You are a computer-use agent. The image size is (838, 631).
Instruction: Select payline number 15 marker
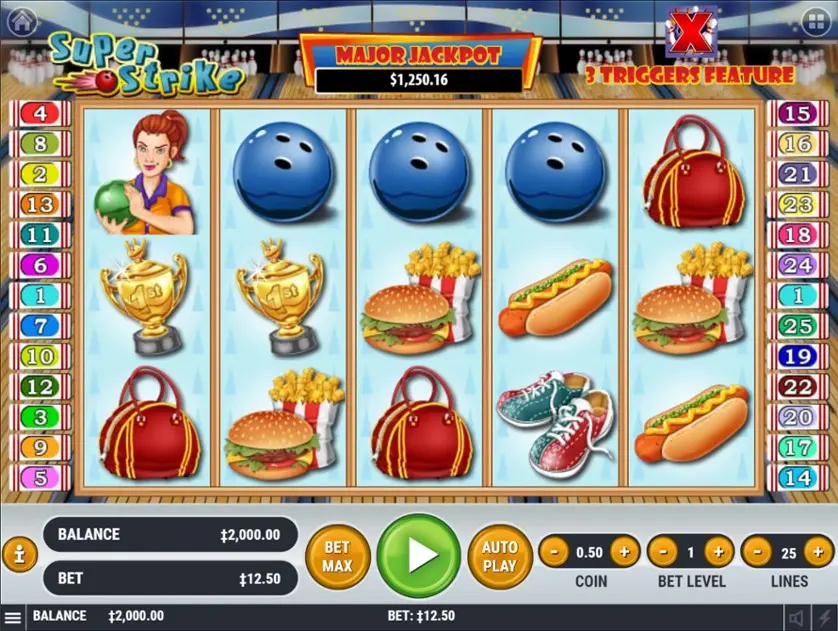(797, 114)
